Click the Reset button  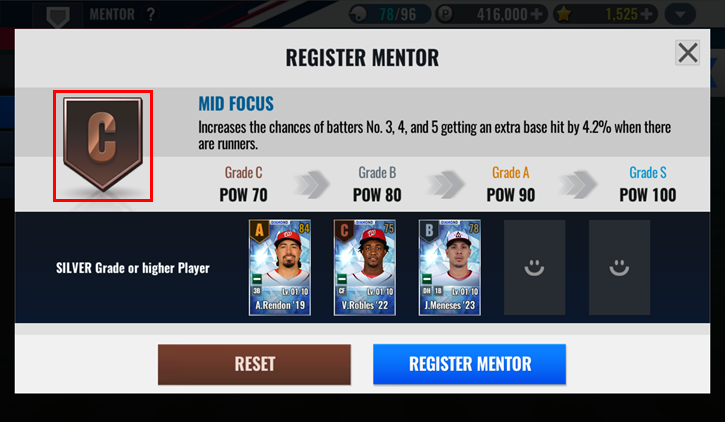point(254,364)
